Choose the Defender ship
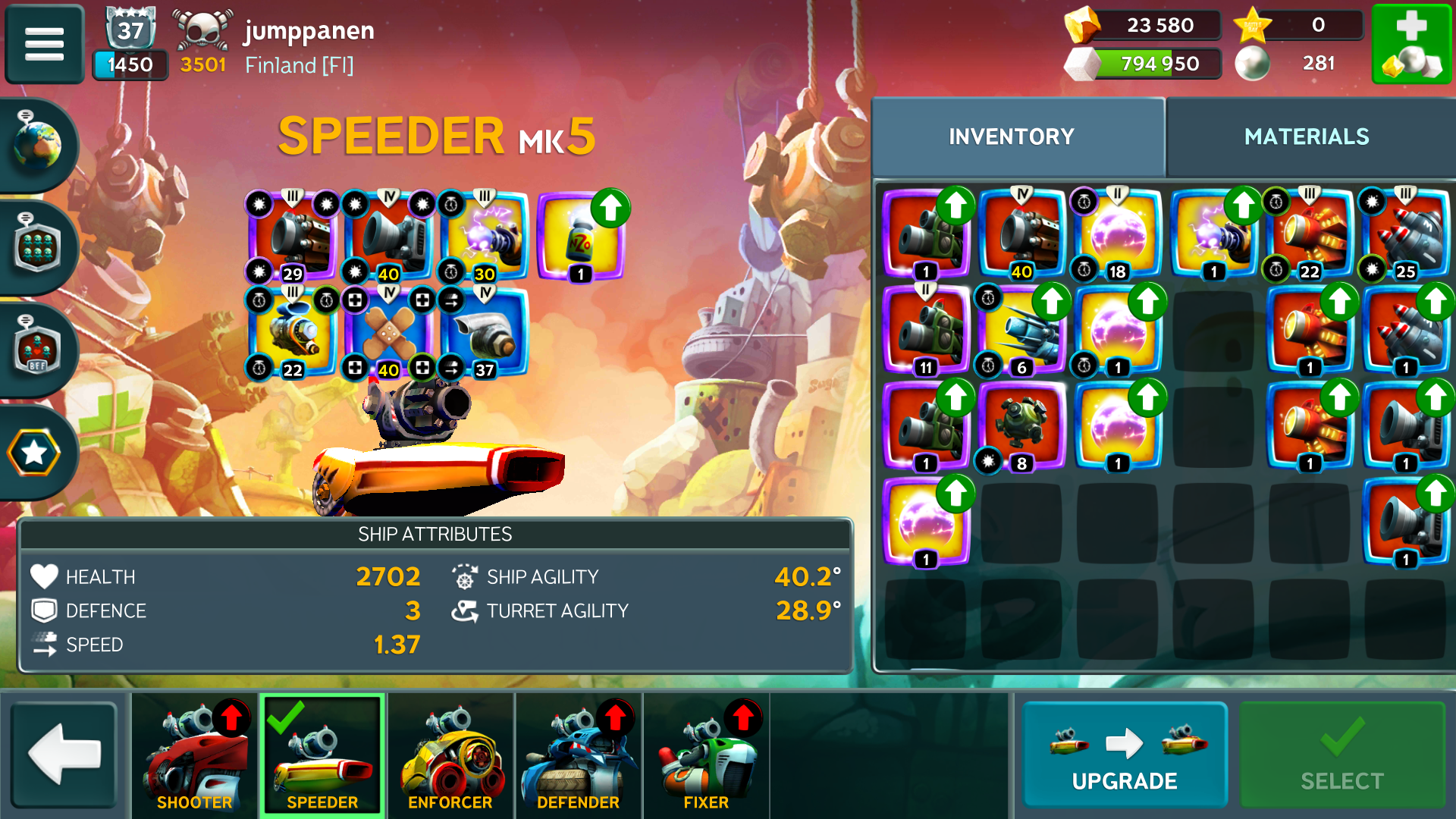The height and width of the screenshot is (819, 1456). pyautogui.click(x=578, y=755)
